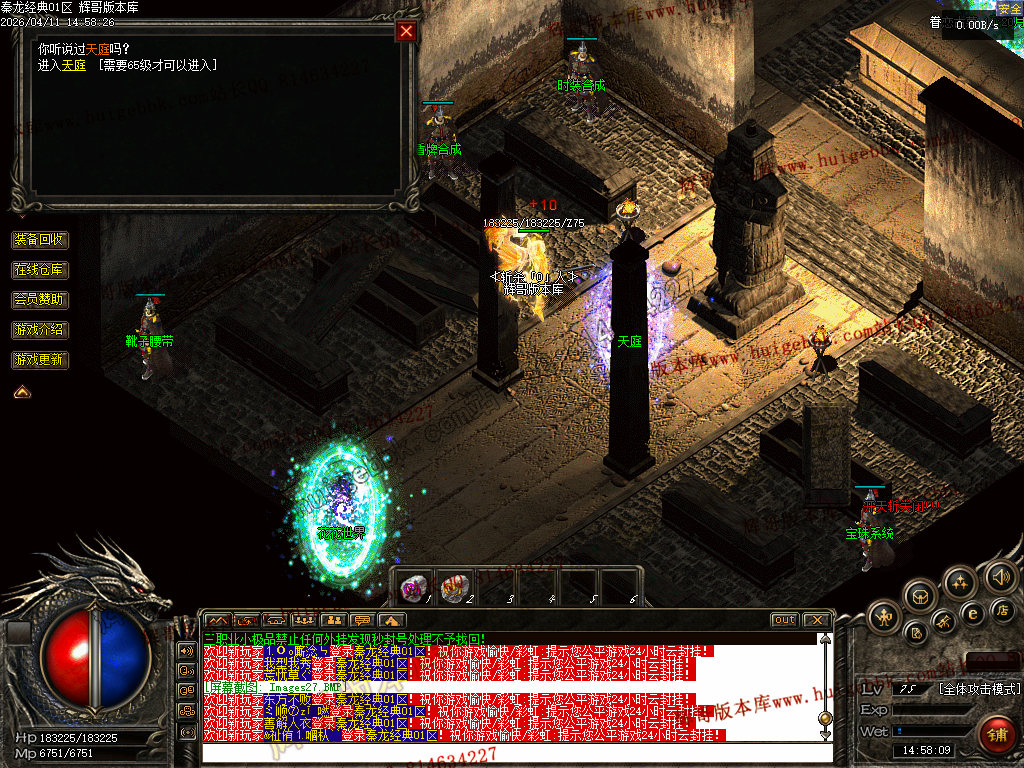Open the character equipment icon
The height and width of the screenshot is (768, 1024).
point(884,615)
